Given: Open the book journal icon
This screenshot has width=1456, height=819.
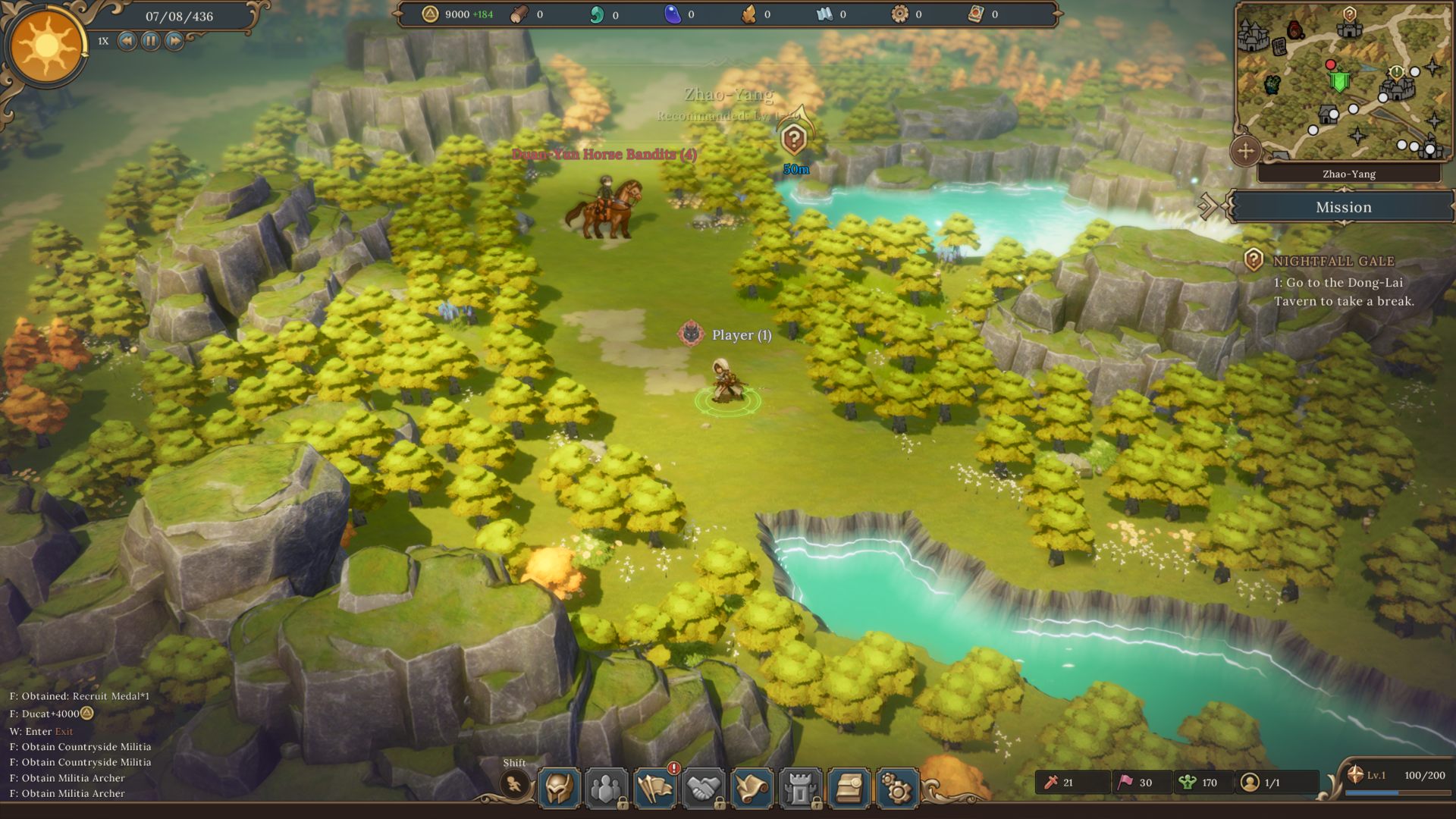Looking at the screenshot, I should tap(849, 789).
